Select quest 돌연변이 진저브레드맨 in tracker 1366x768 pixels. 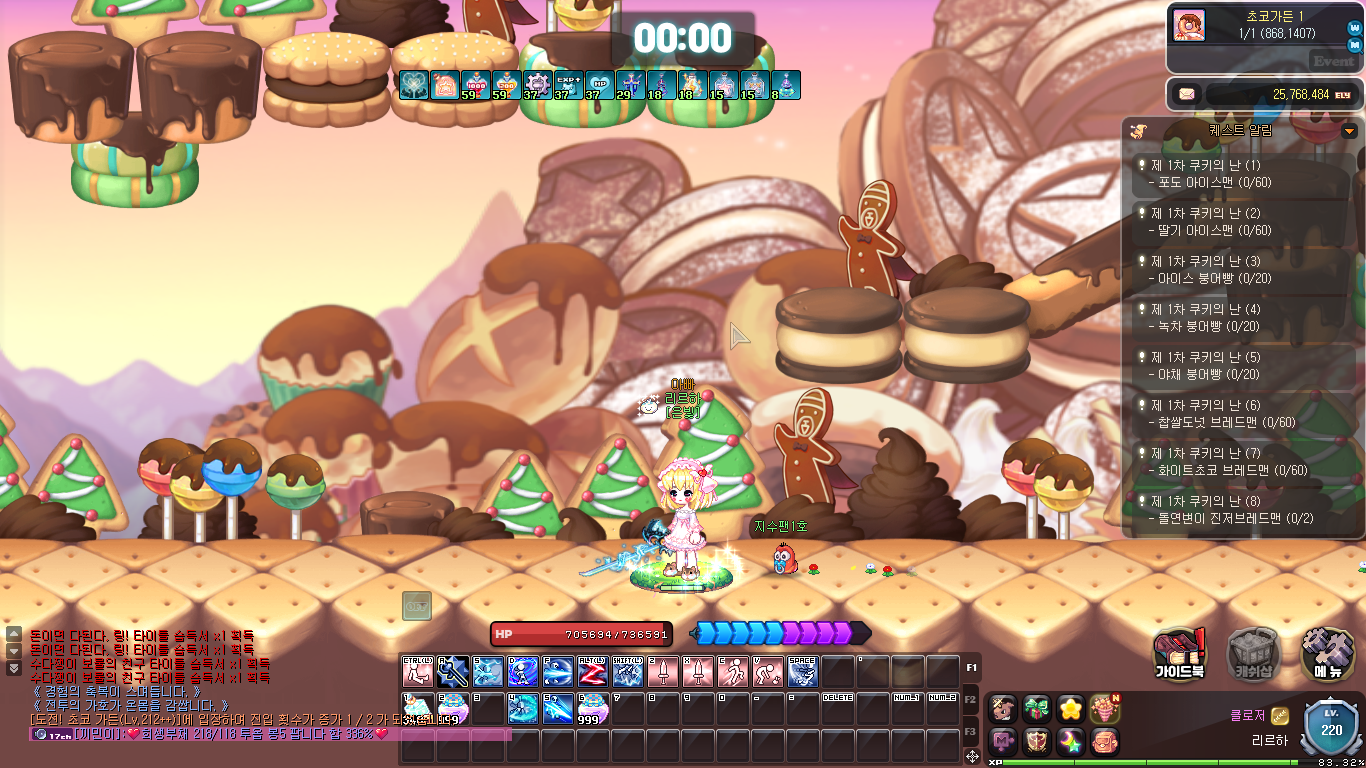point(1243,510)
